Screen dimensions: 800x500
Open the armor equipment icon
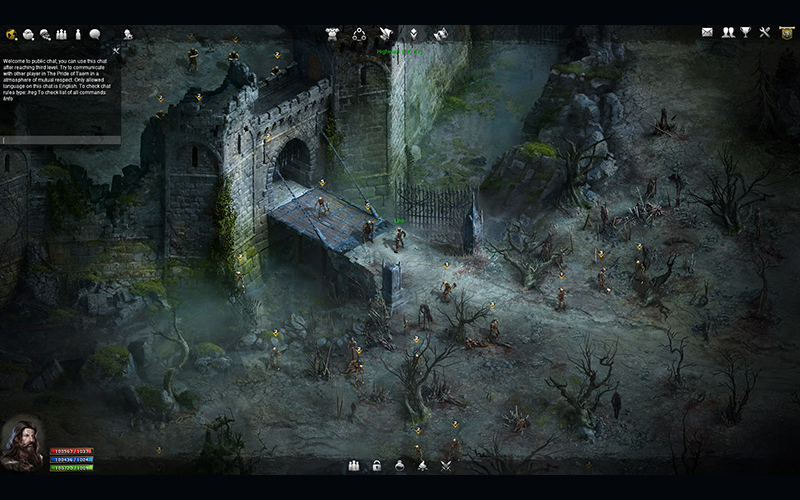click(333, 34)
